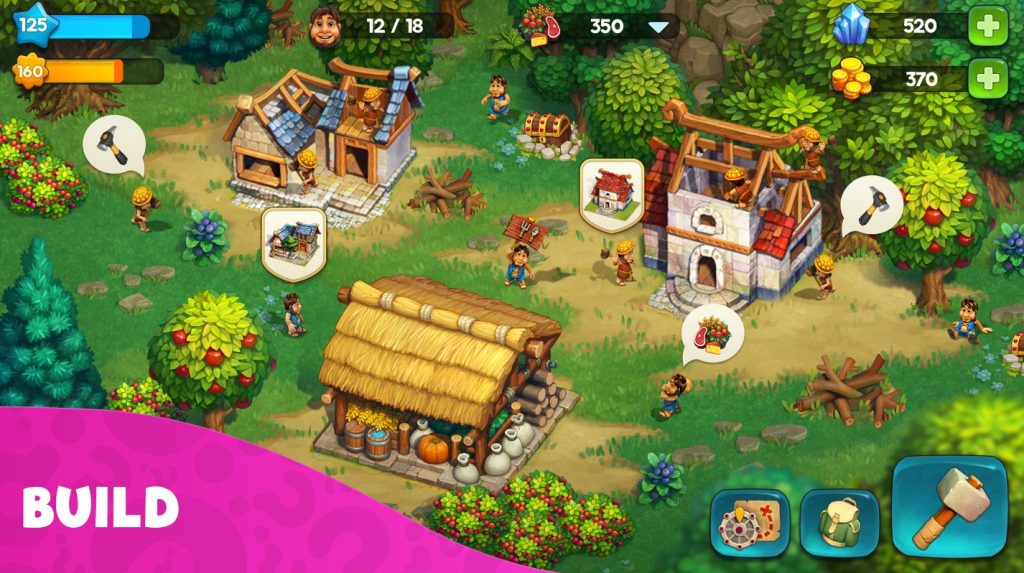Tap the hammer bubble beside the apple tree
Screen dimensions: 1024x573
point(870,204)
